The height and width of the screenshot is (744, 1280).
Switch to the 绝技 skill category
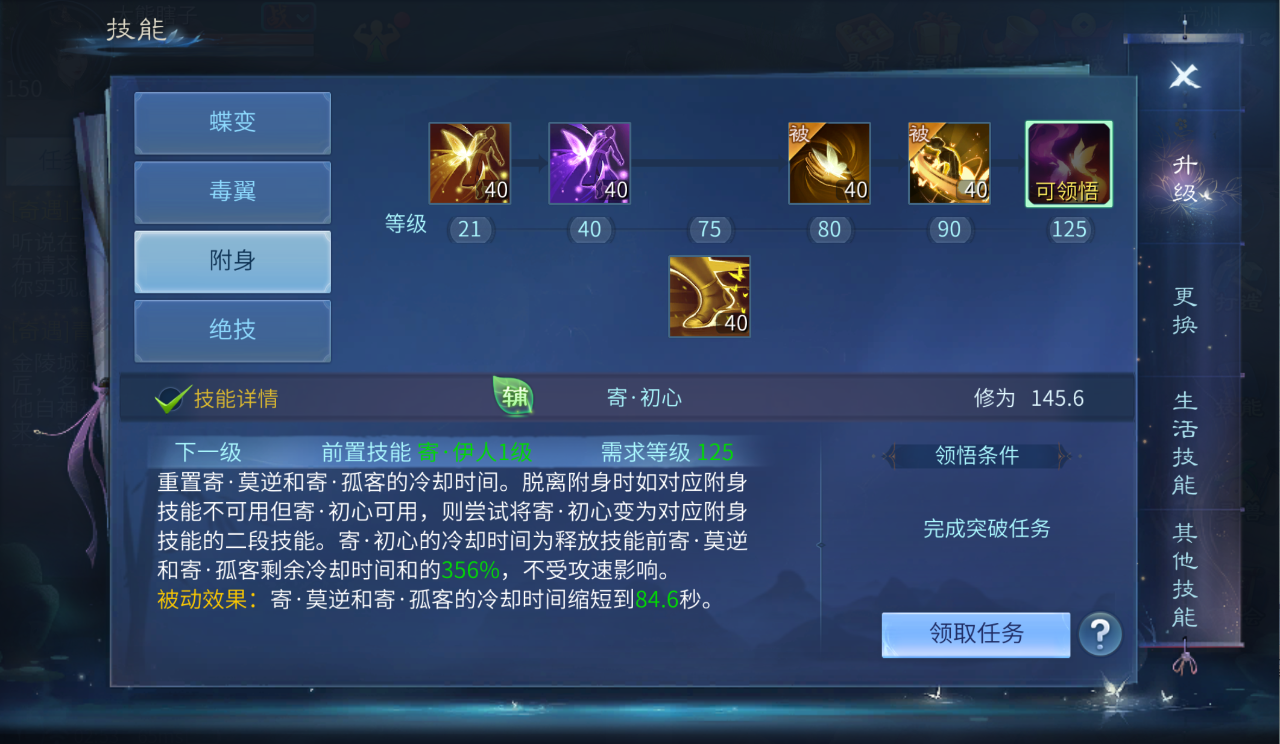pos(231,331)
